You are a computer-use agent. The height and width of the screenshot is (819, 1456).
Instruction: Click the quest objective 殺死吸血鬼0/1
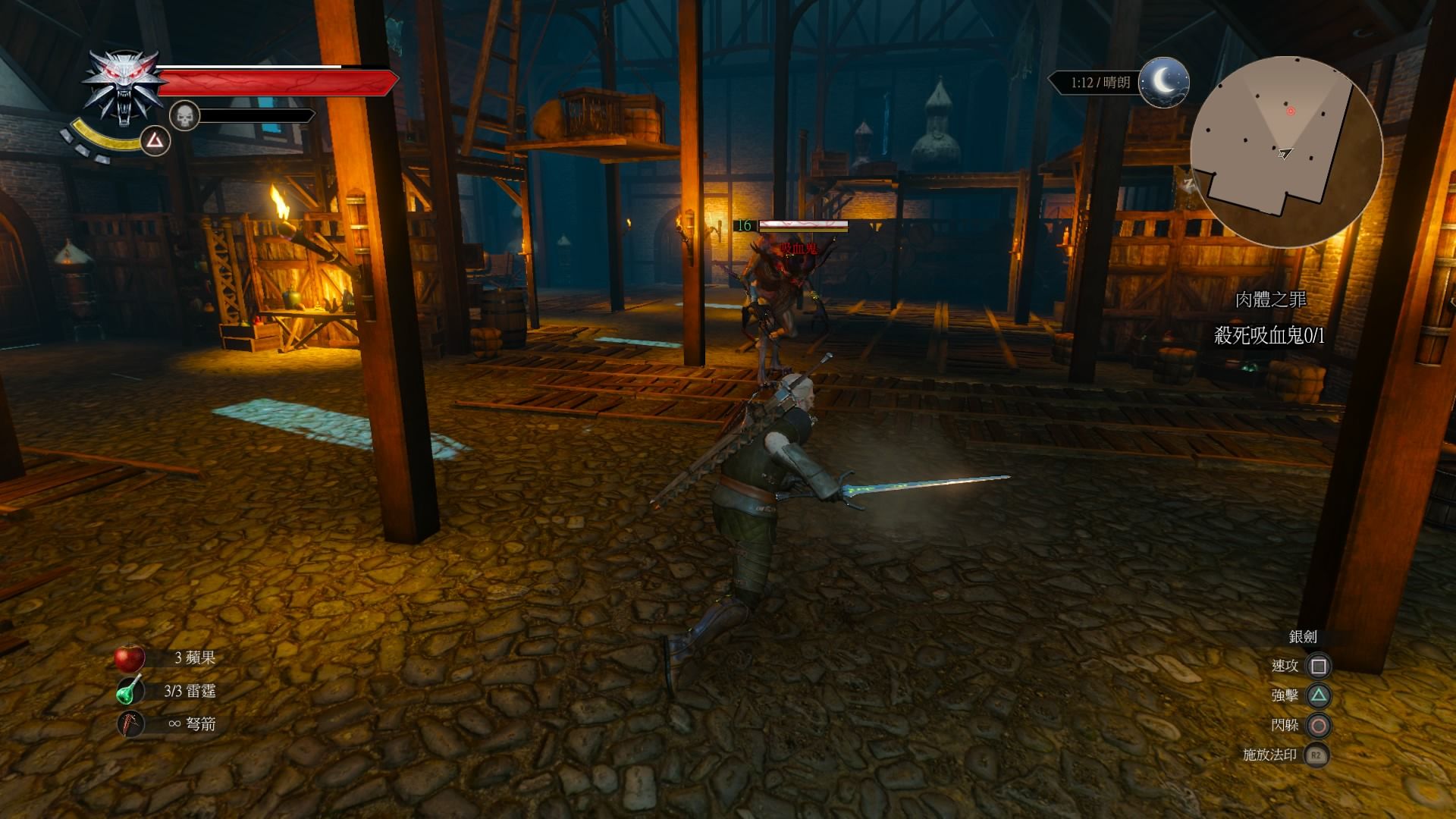pyautogui.click(x=1269, y=335)
